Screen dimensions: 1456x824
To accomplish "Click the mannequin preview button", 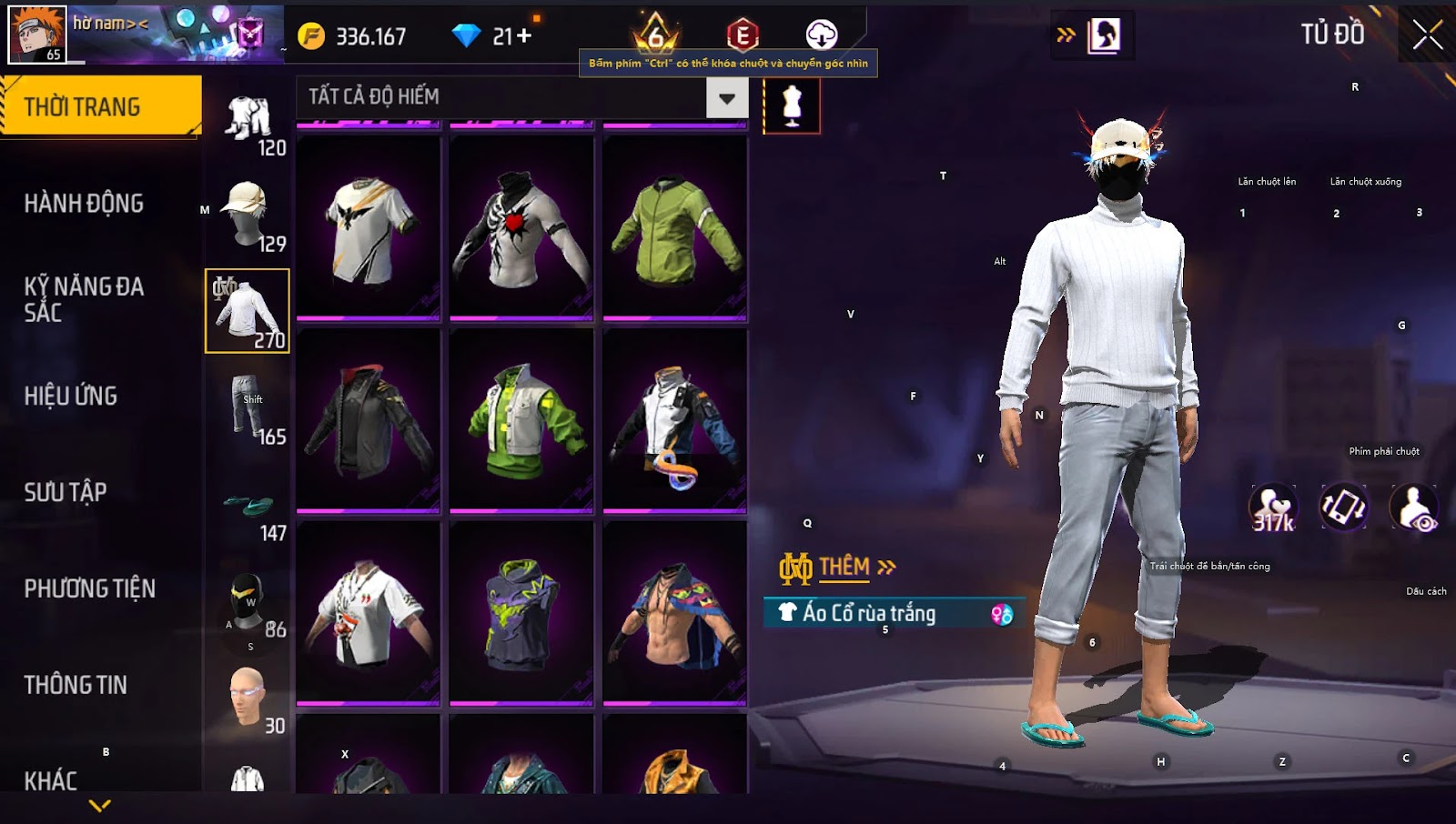I will [x=792, y=106].
